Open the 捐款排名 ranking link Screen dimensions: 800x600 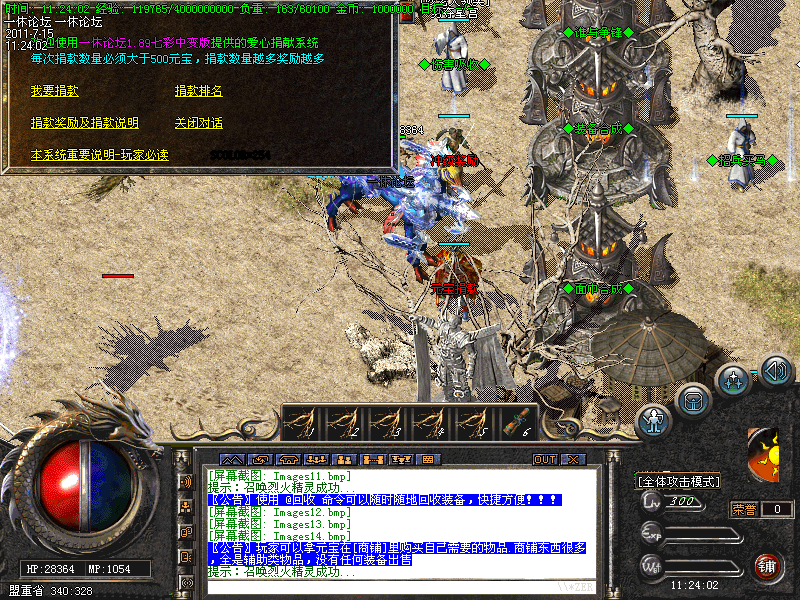(198, 91)
